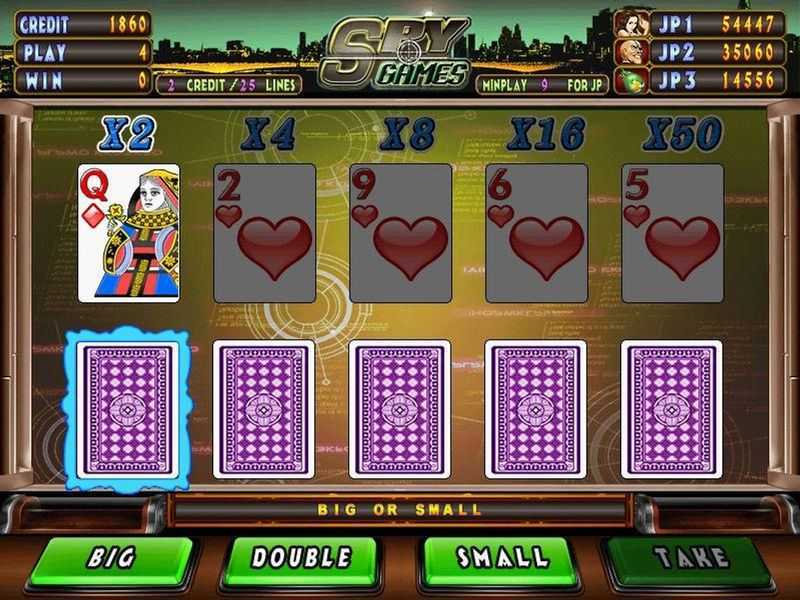The image size is (800, 600).
Task: Click the DOUBLE button
Action: [300, 558]
